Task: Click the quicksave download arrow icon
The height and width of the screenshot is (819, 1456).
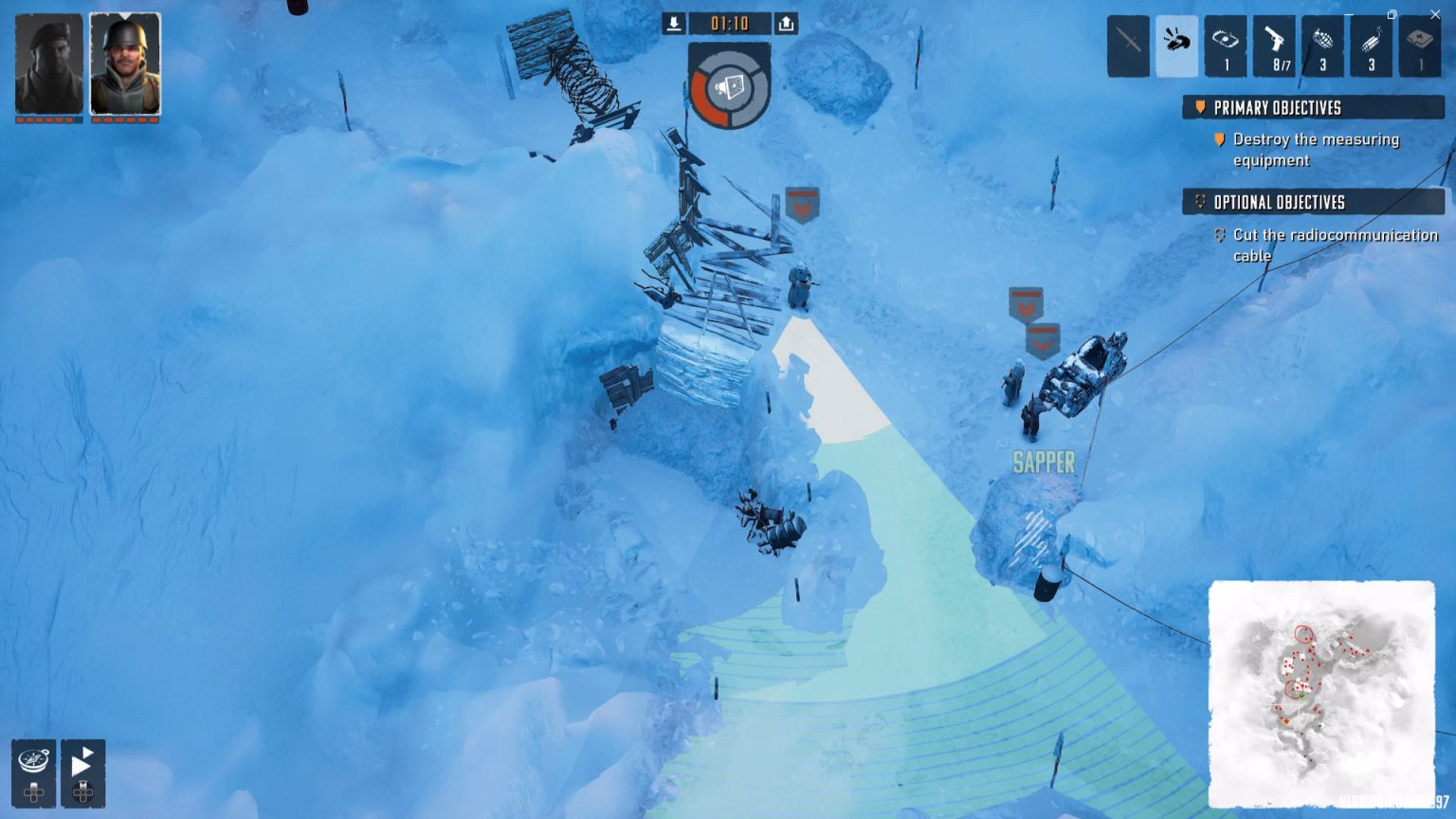Action: tap(674, 24)
